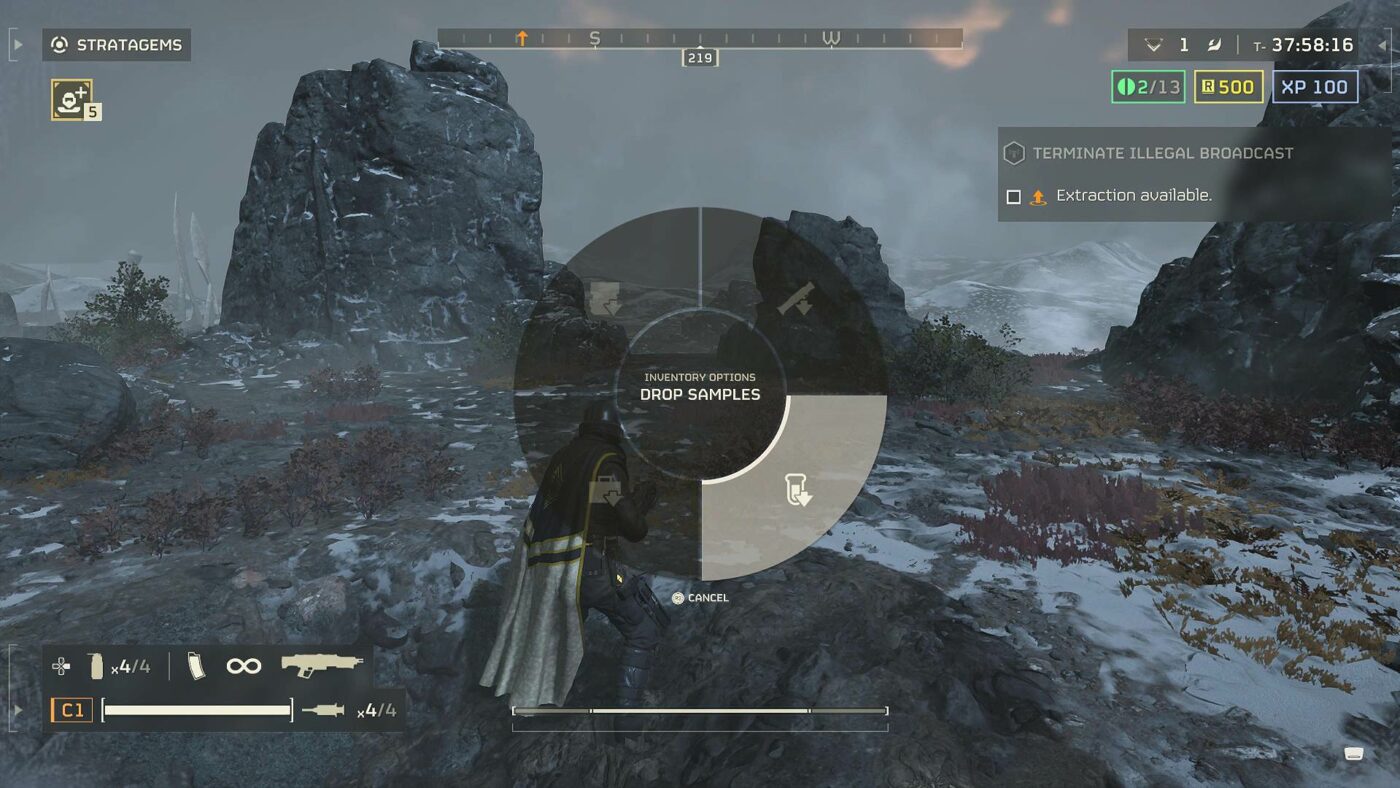Click the C1 health bar

(195, 709)
